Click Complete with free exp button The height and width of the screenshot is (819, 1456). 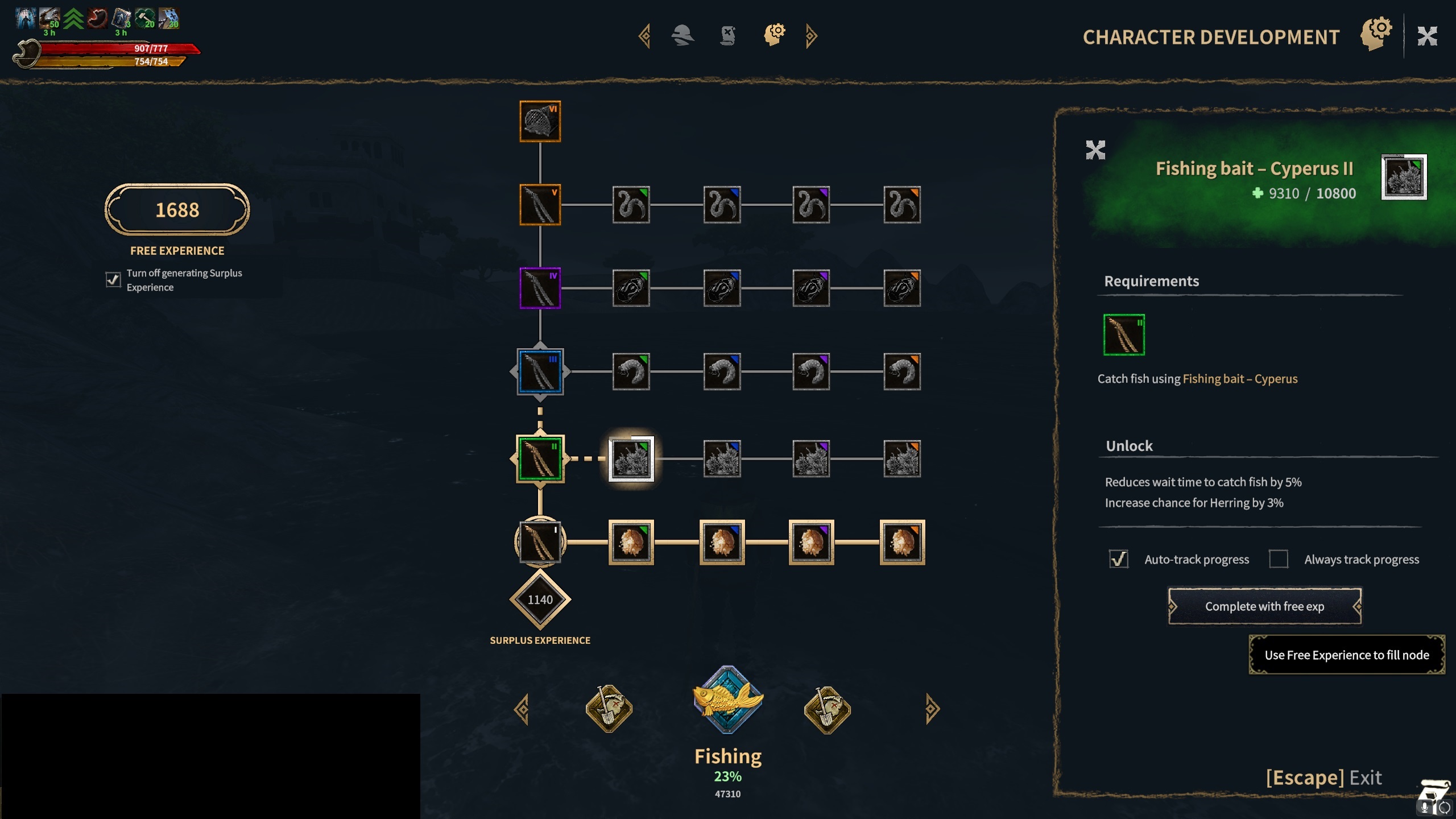point(1264,606)
